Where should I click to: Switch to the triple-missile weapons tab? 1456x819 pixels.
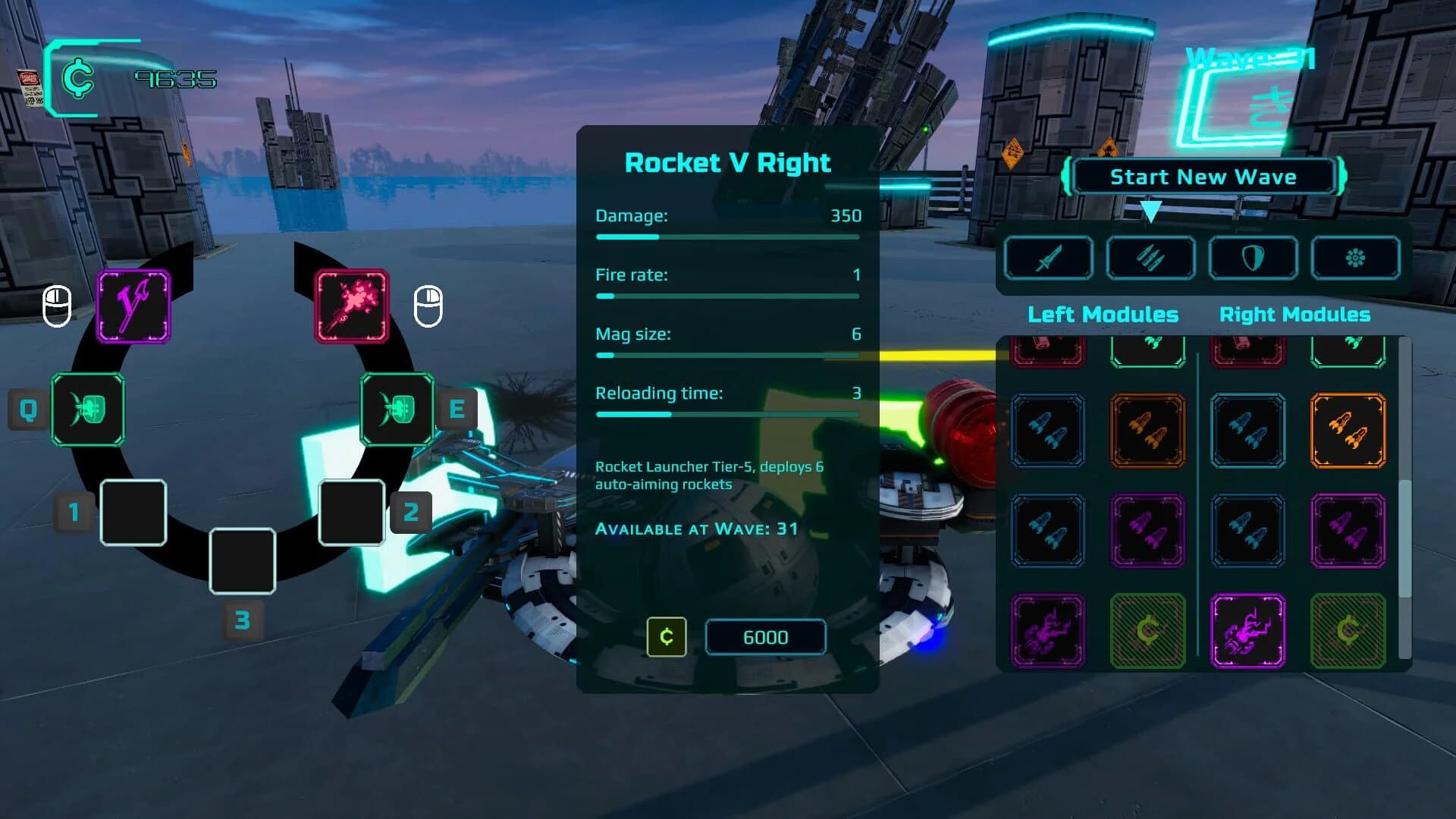coord(1150,258)
